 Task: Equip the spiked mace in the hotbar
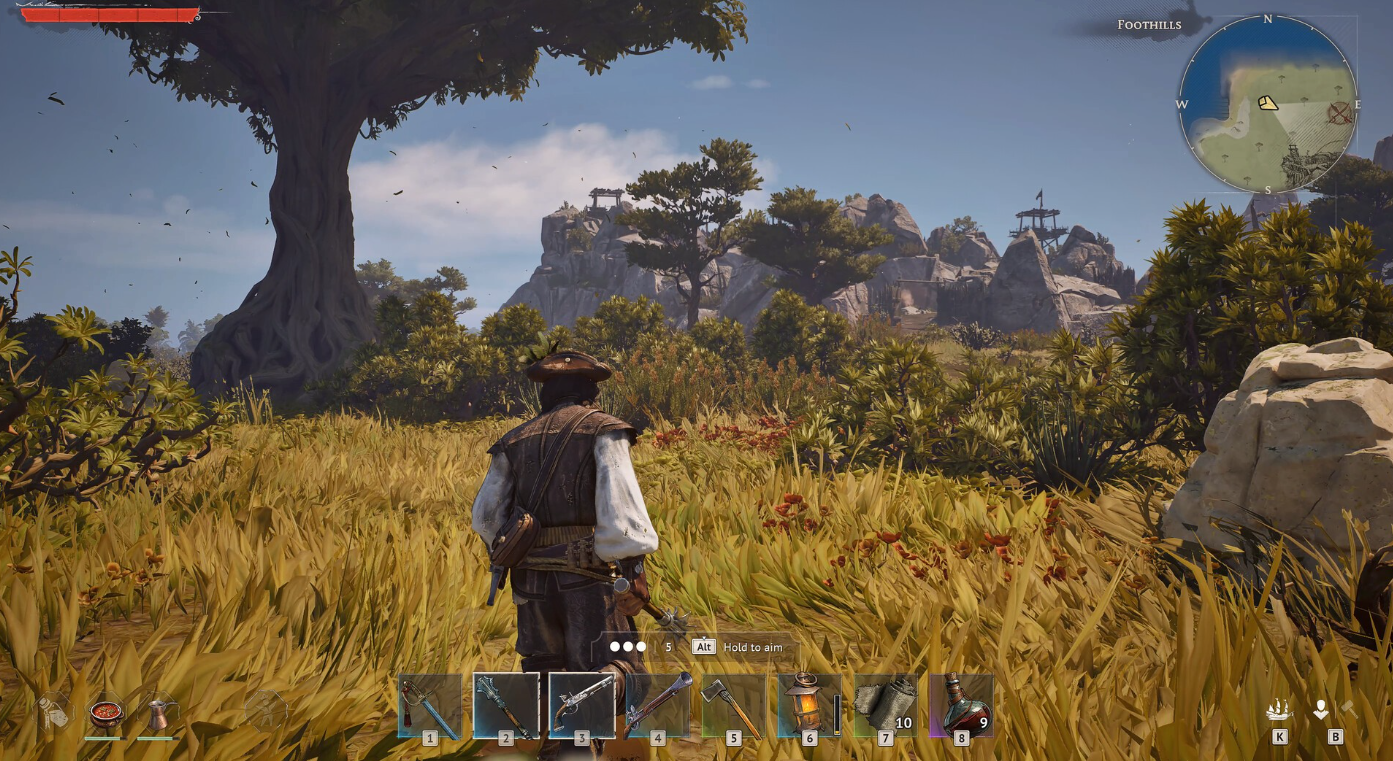(x=506, y=706)
